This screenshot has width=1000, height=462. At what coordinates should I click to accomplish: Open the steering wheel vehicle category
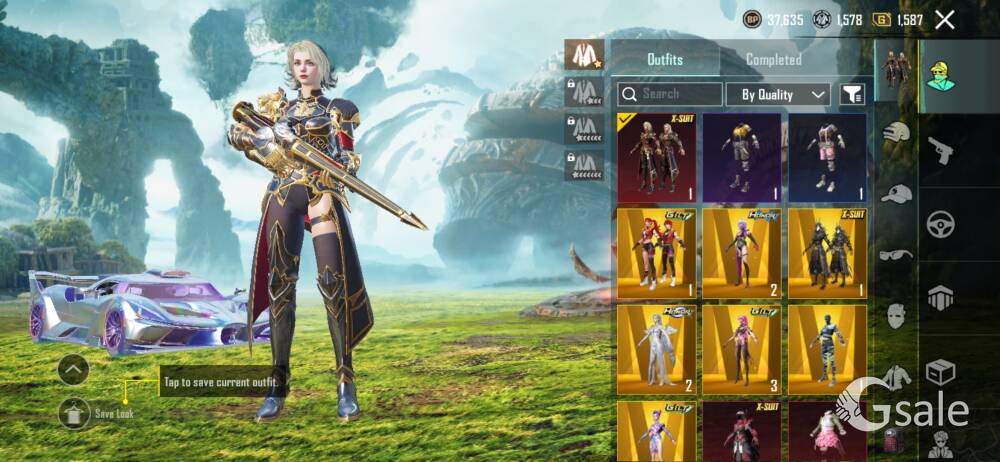click(x=941, y=223)
